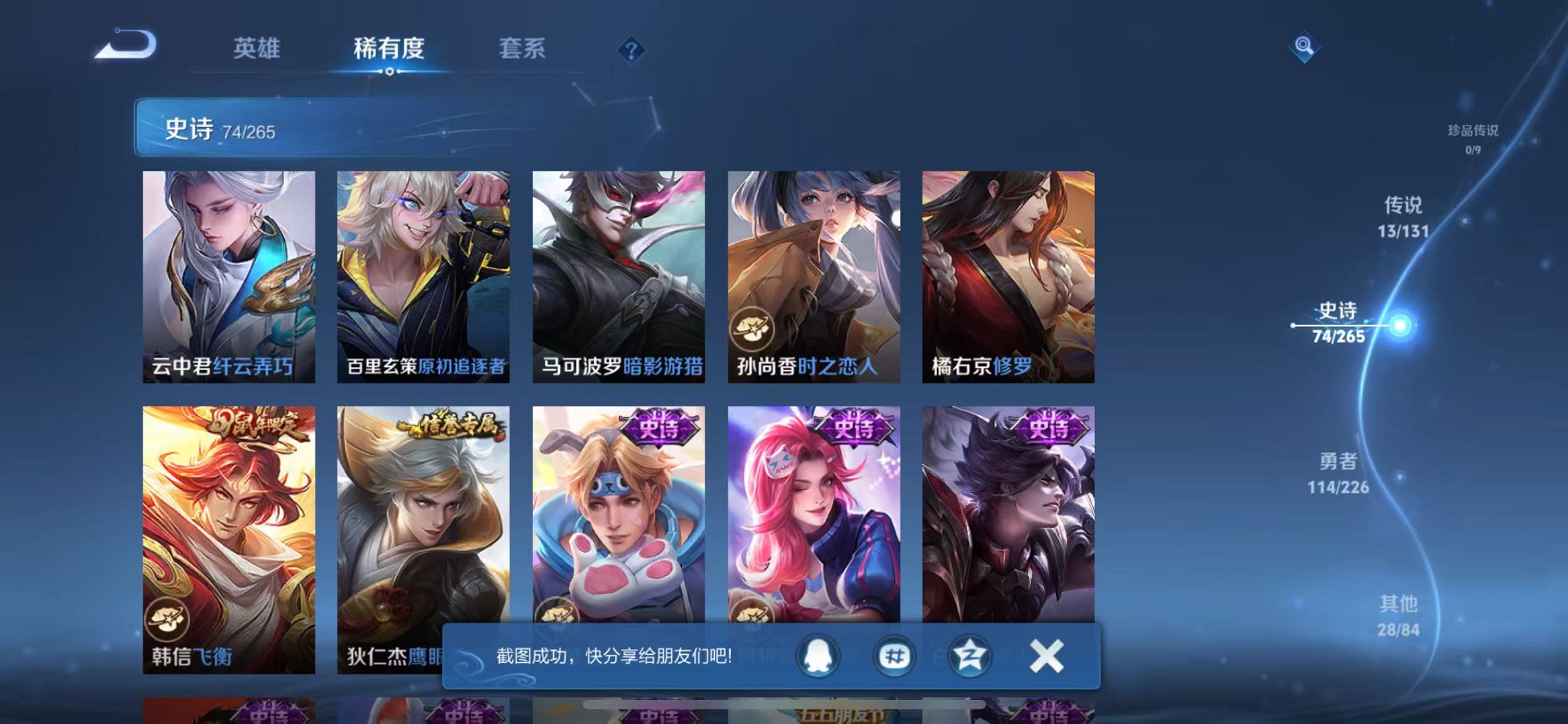
Task: Share screenshot using the hashtag topic icon
Action: click(894, 656)
